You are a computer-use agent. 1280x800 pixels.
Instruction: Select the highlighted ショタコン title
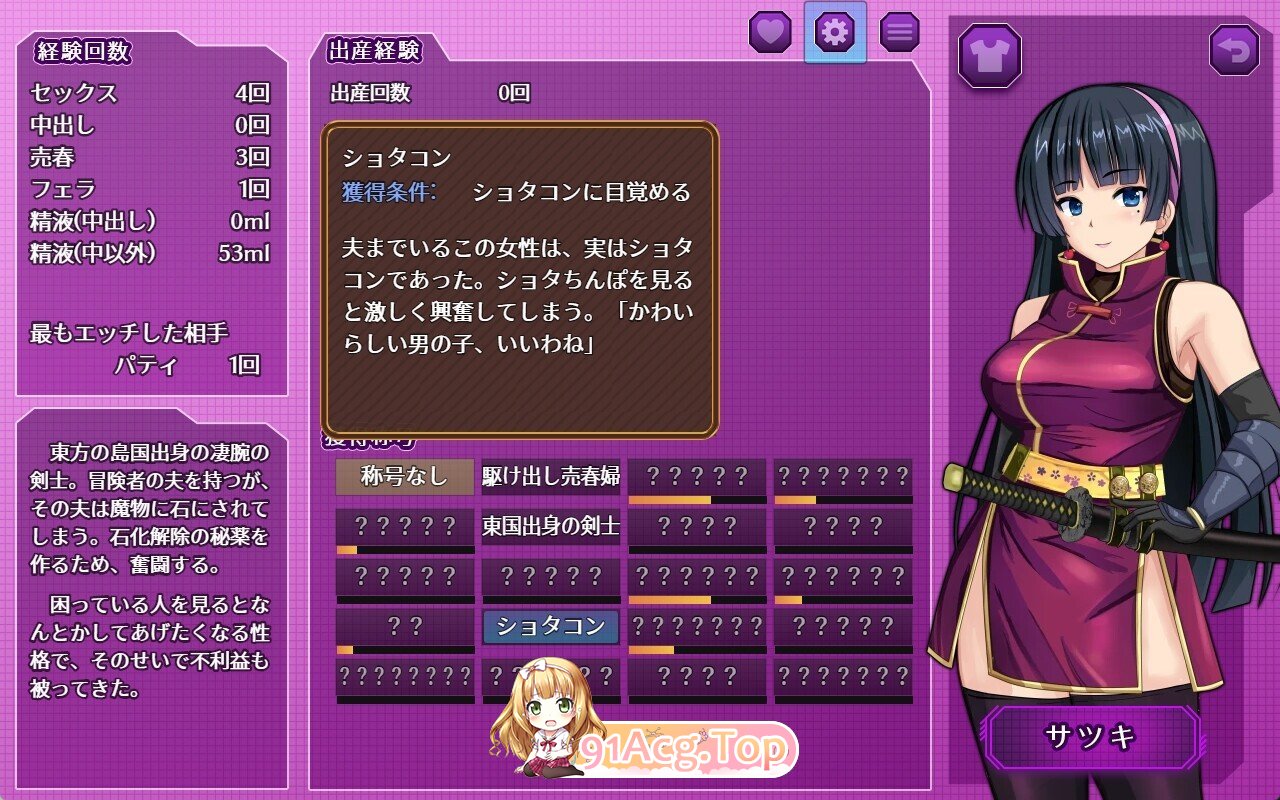click(x=551, y=627)
